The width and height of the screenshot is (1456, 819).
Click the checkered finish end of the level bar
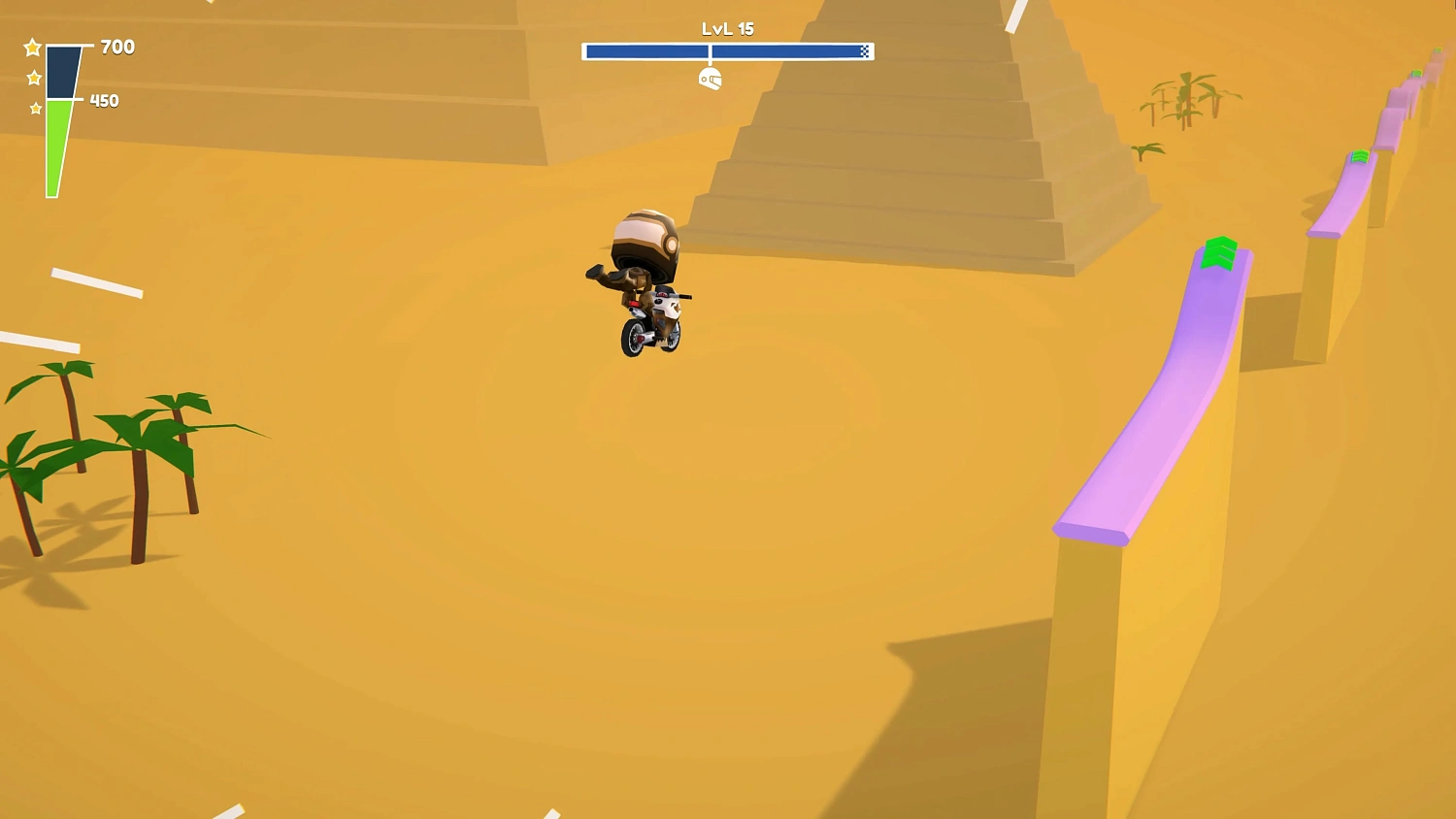pyautogui.click(x=864, y=50)
